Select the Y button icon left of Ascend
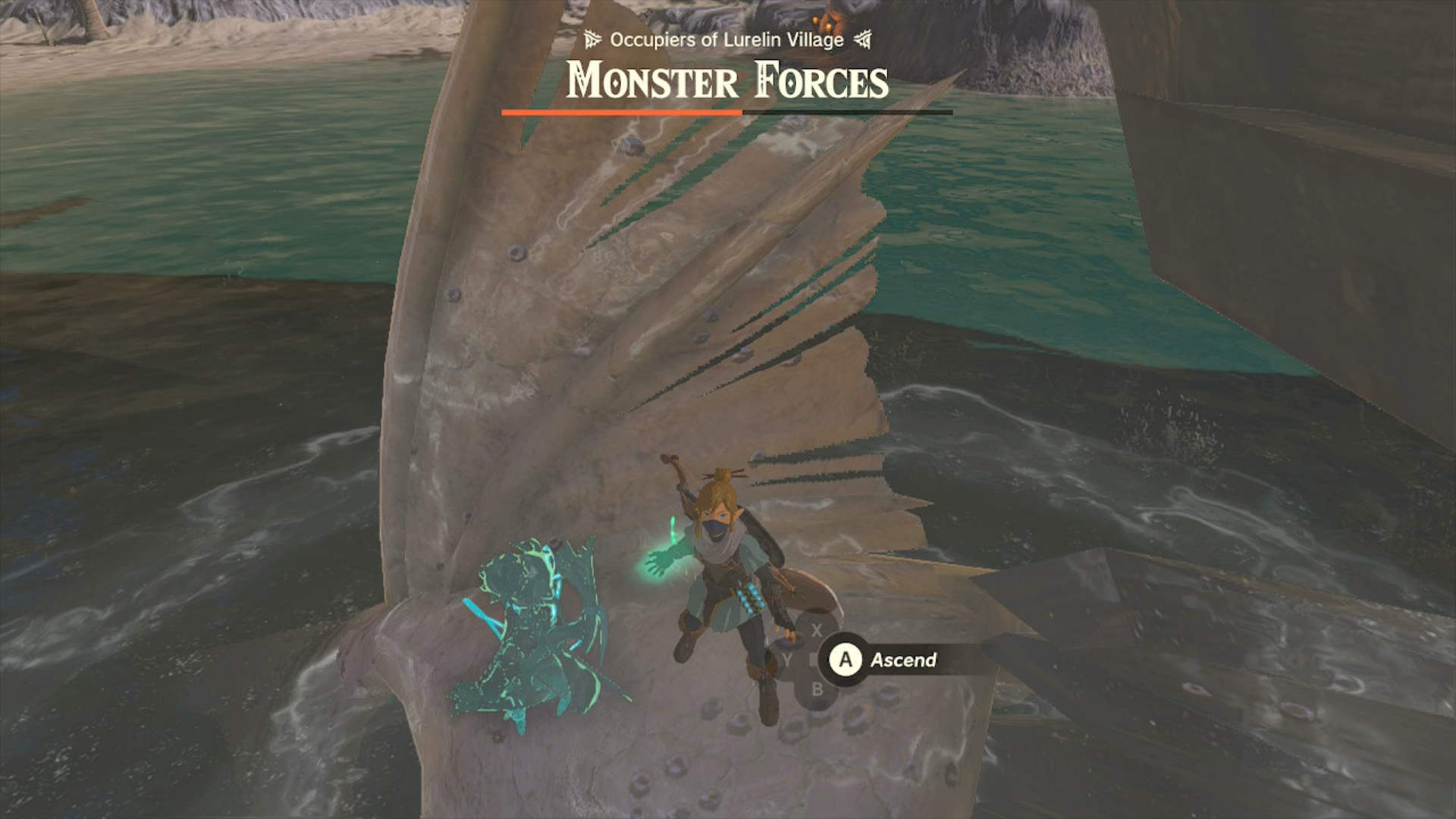 tap(786, 660)
